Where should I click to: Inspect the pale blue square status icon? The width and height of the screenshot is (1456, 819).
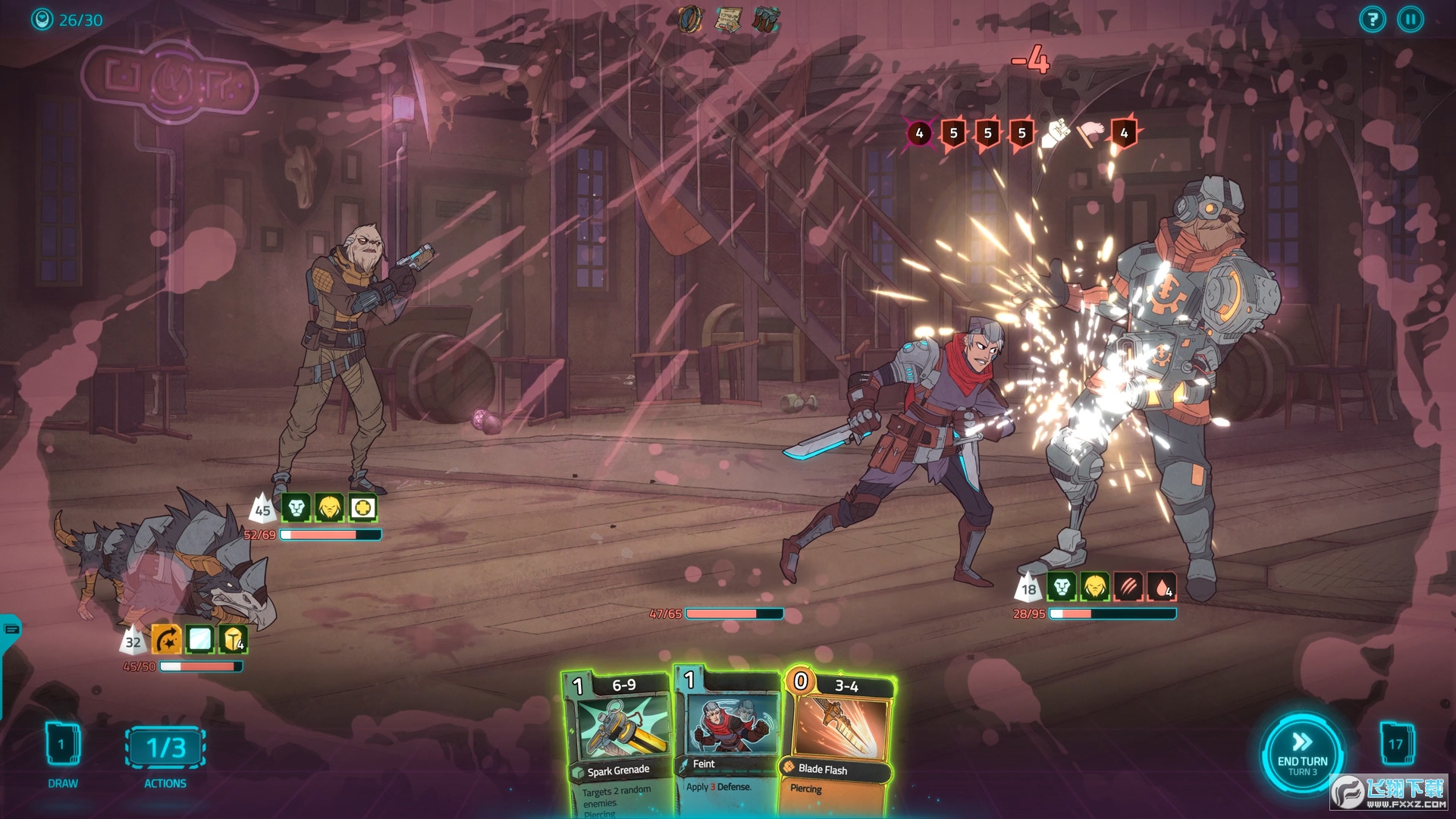(199, 640)
